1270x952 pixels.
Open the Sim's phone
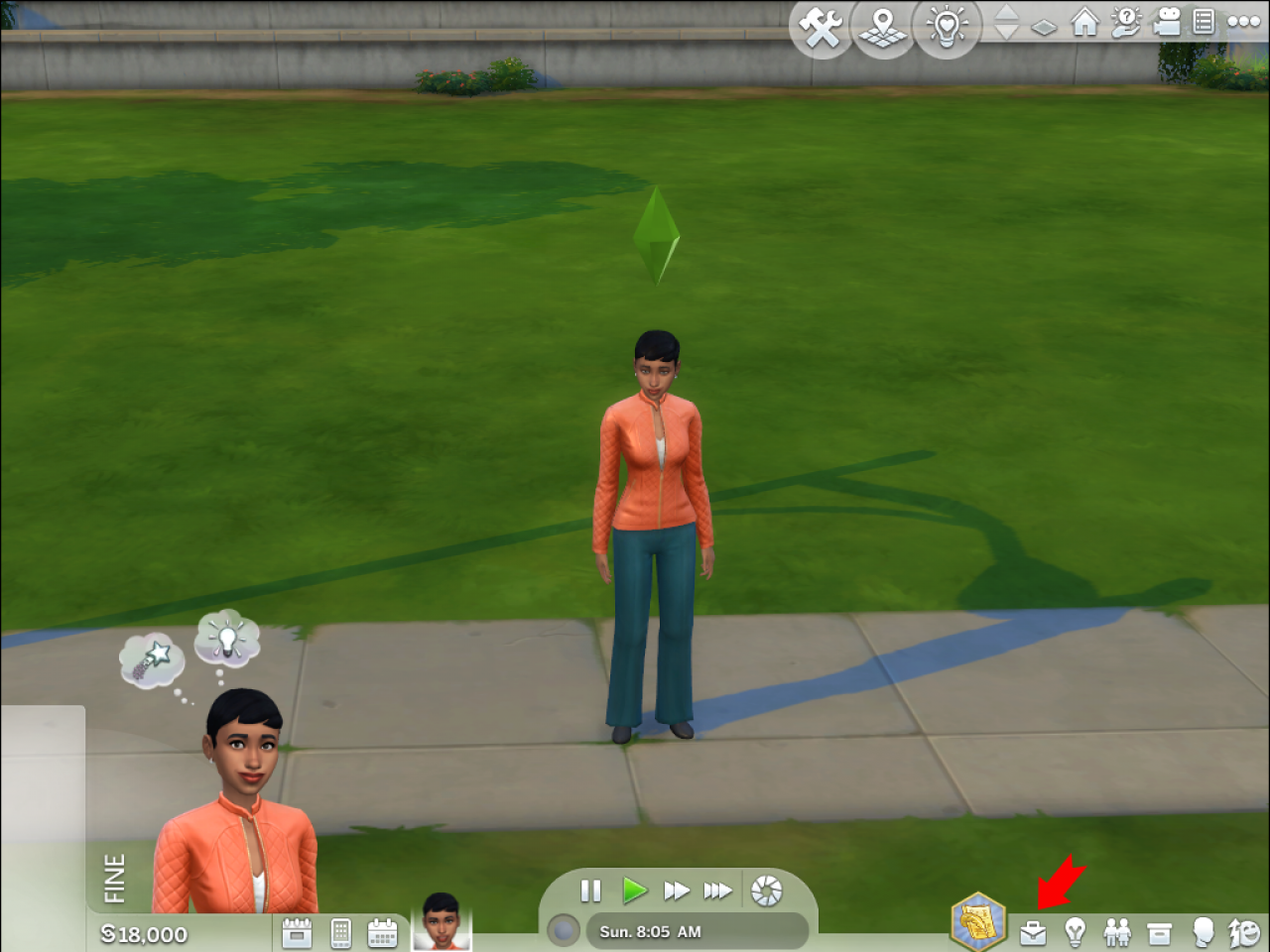click(340, 932)
